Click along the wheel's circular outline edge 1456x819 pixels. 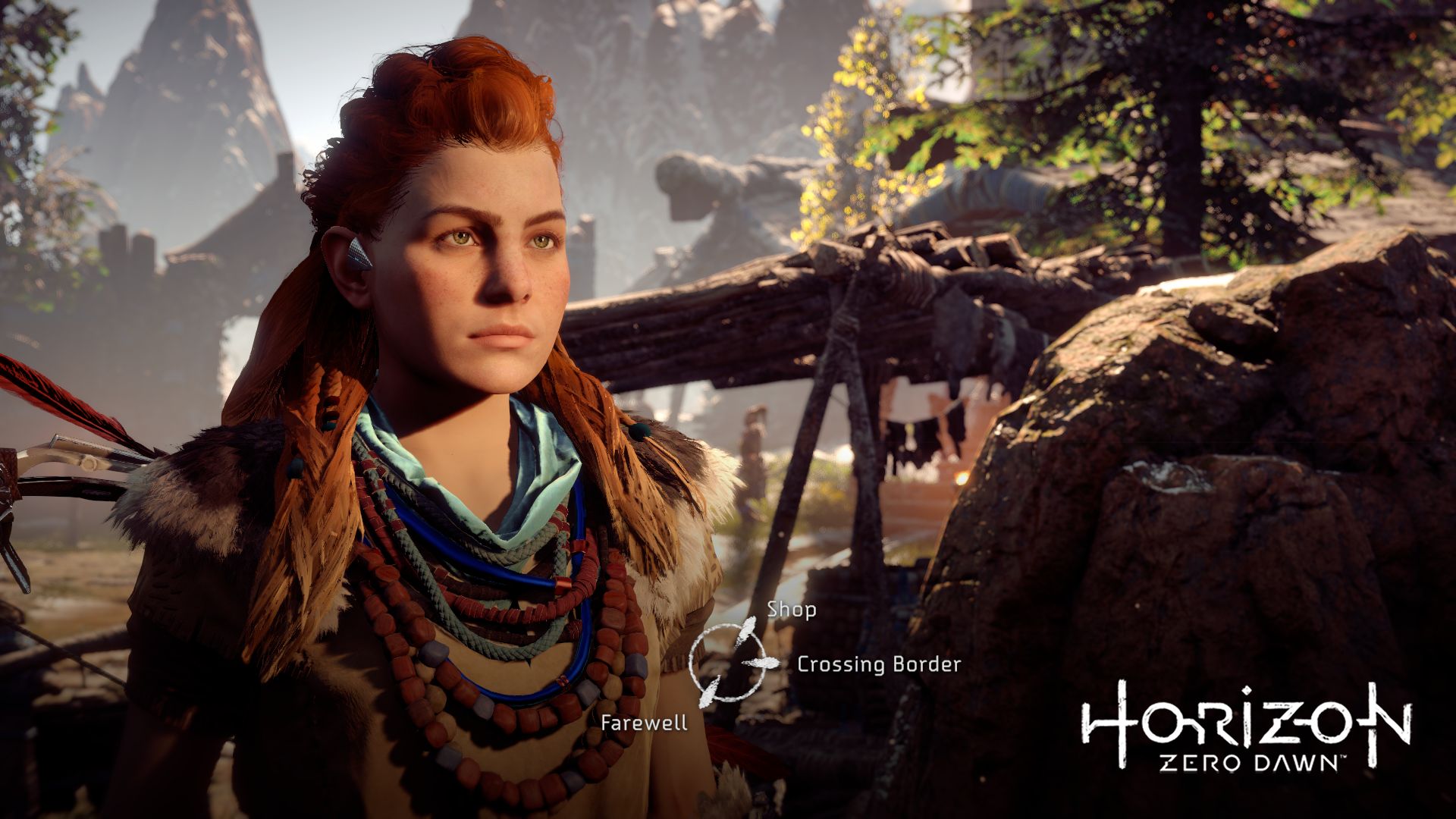692,661
